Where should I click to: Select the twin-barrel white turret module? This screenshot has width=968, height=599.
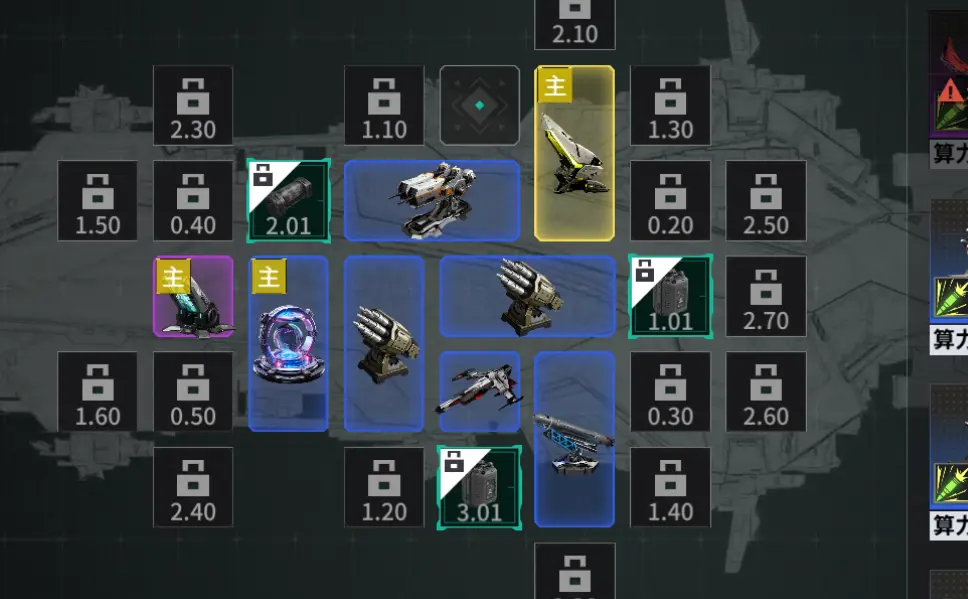click(432, 200)
